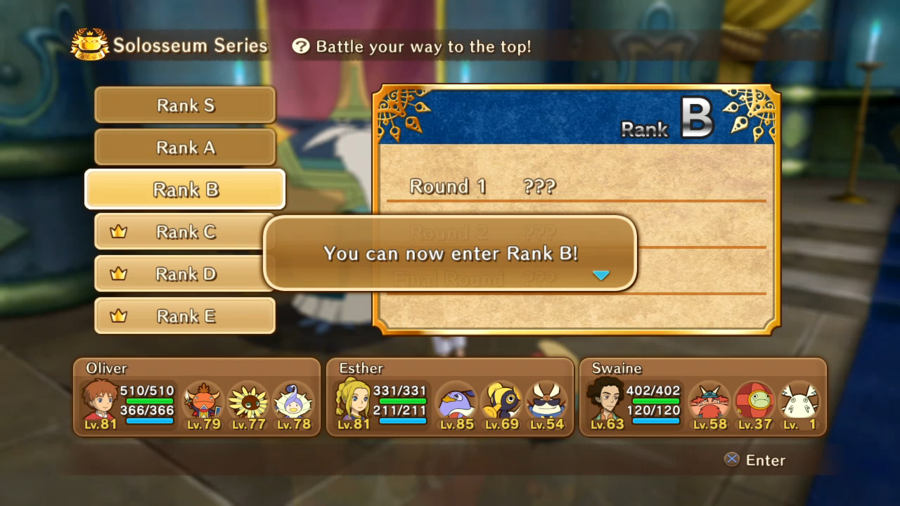Select Swaine's level 37 familiar
This screenshot has width=900, height=506.
tap(754, 402)
